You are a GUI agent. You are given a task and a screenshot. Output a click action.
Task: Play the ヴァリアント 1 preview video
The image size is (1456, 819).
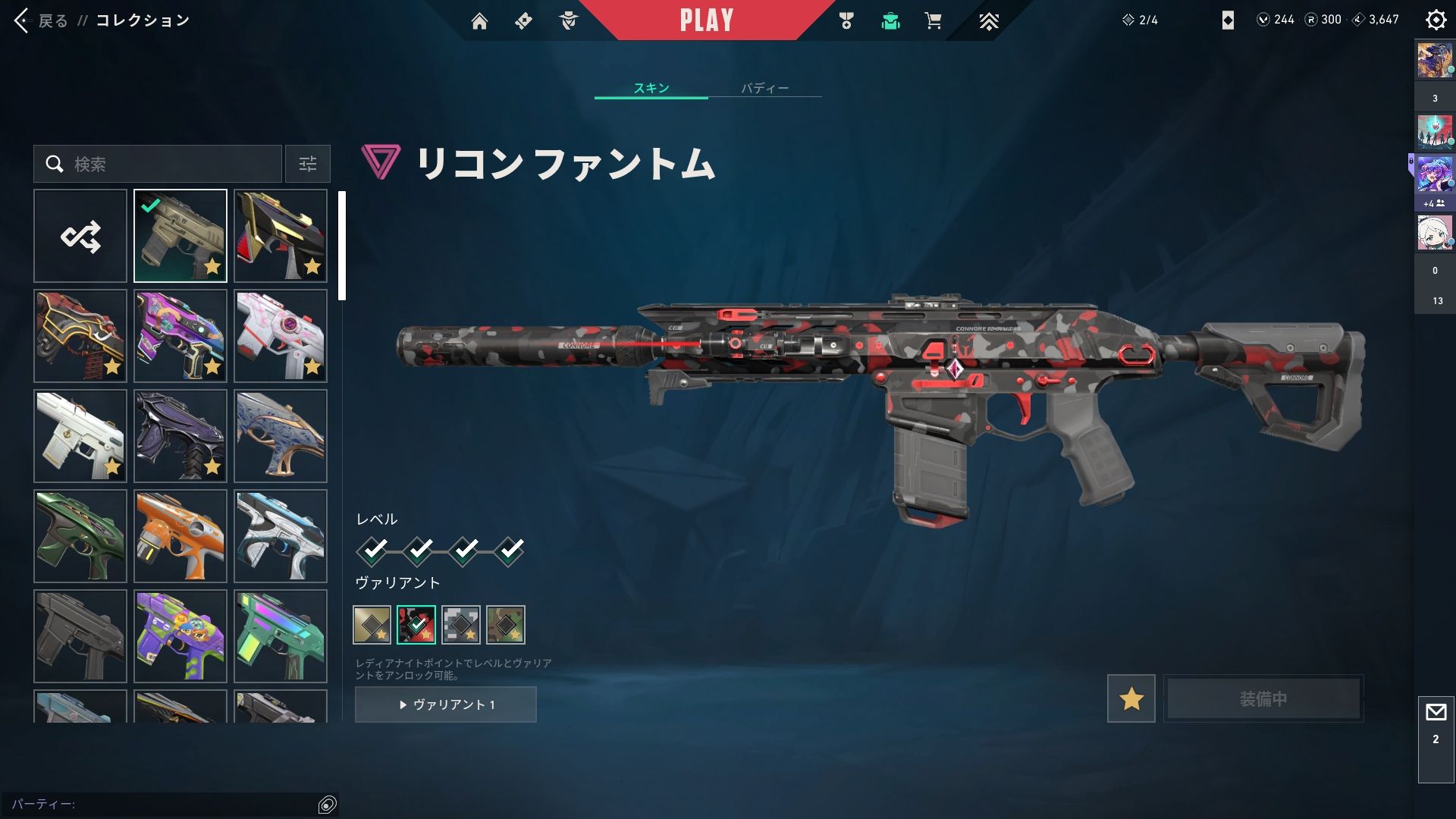(446, 704)
